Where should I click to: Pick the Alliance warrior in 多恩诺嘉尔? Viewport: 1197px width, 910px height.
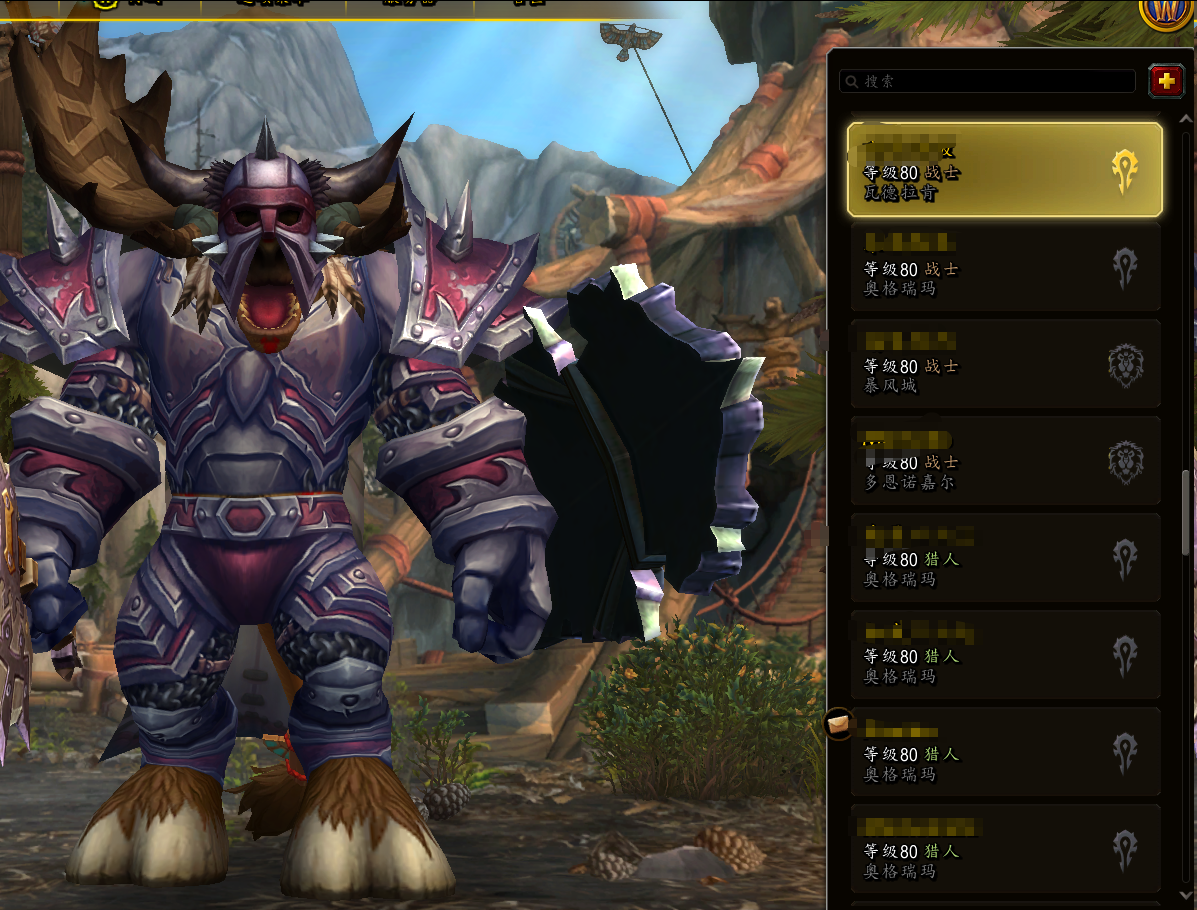[1004, 461]
